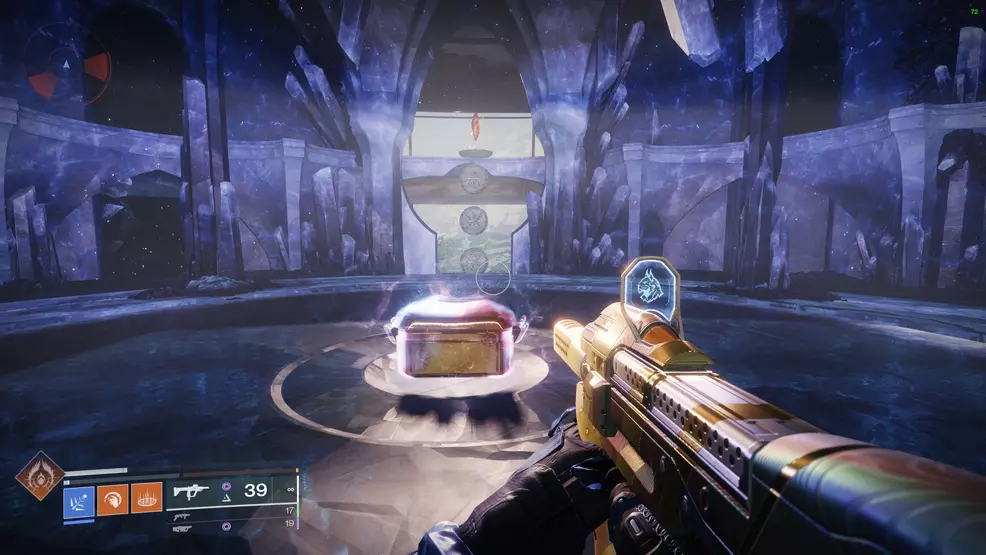Use the orange helmet melee ability icon

113,498
